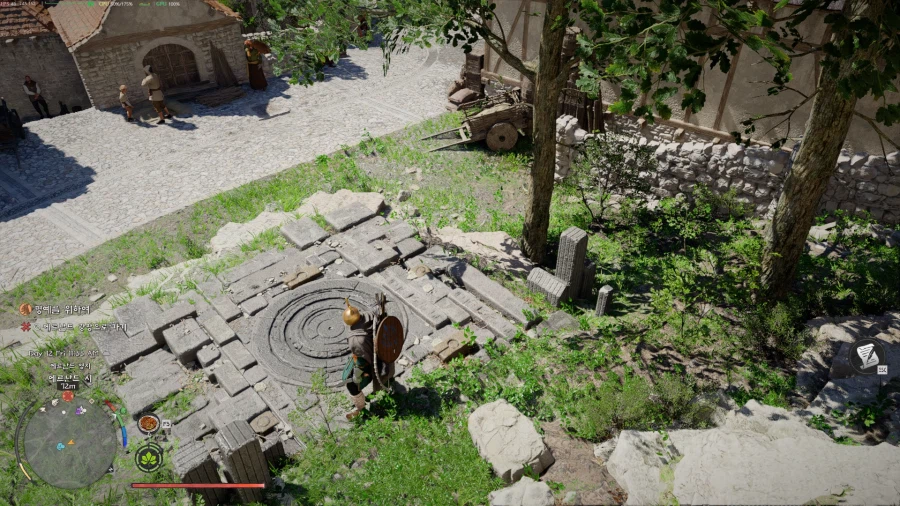The image size is (900, 506).
Task: Open the circular minimap
Action: [x=68, y=440]
